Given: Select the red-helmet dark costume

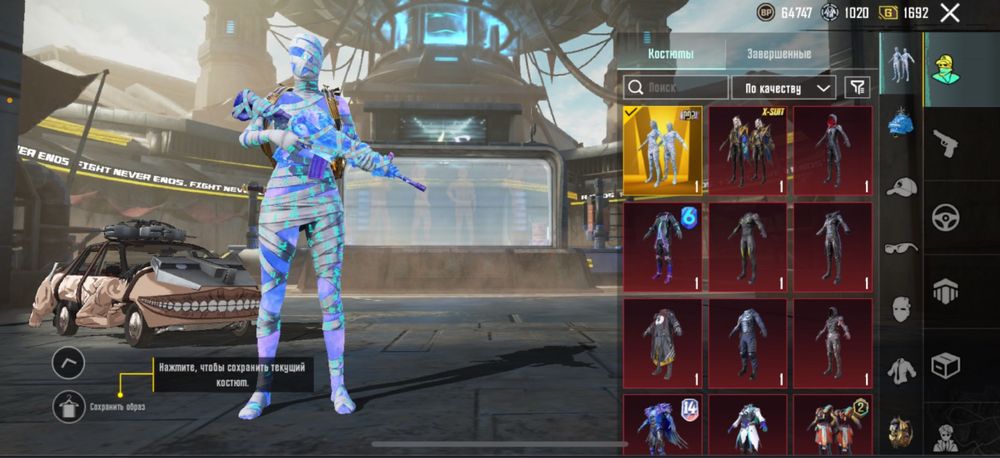Looking at the screenshot, I should [x=832, y=150].
